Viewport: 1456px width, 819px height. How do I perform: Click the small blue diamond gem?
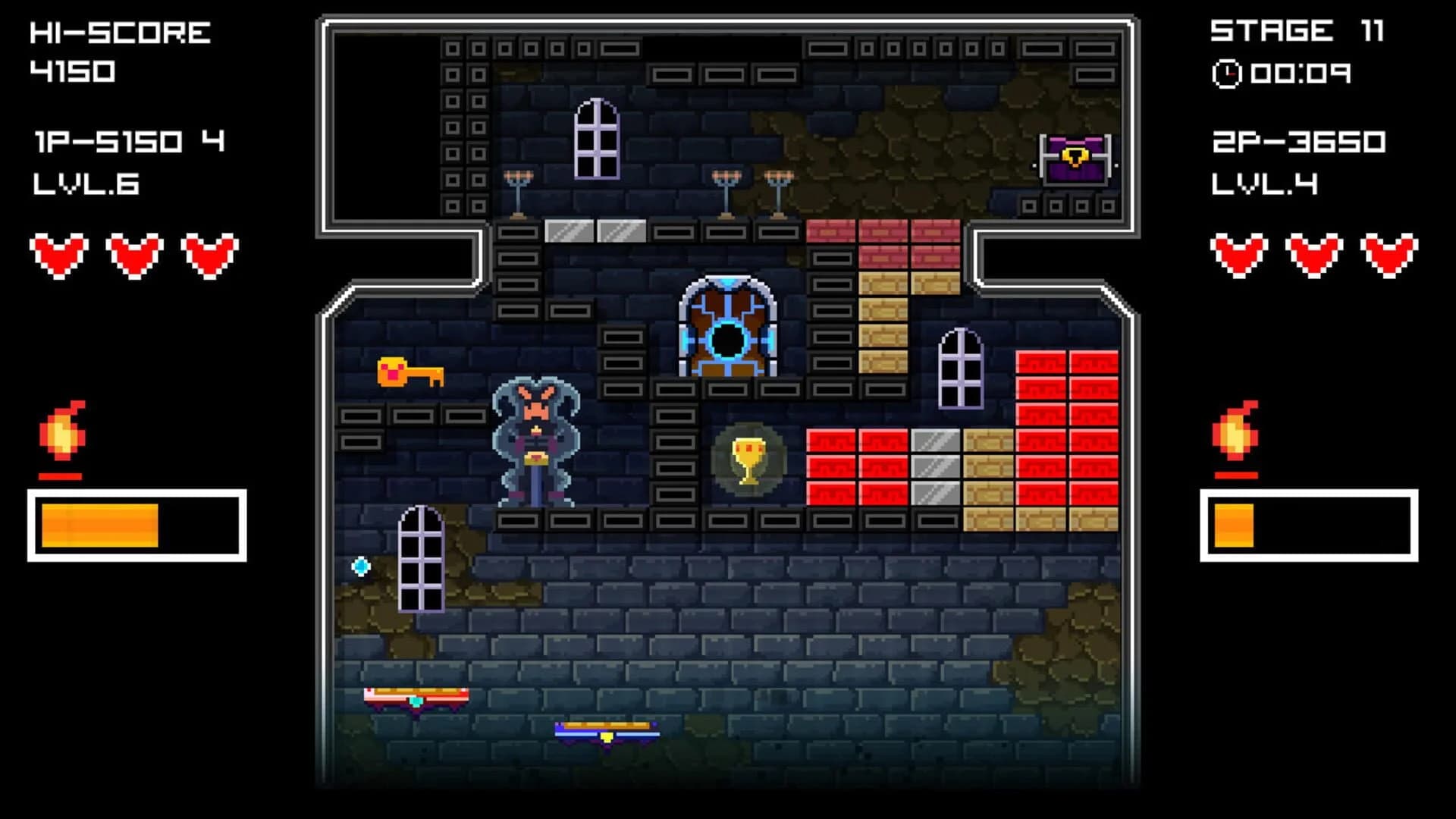[362, 564]
